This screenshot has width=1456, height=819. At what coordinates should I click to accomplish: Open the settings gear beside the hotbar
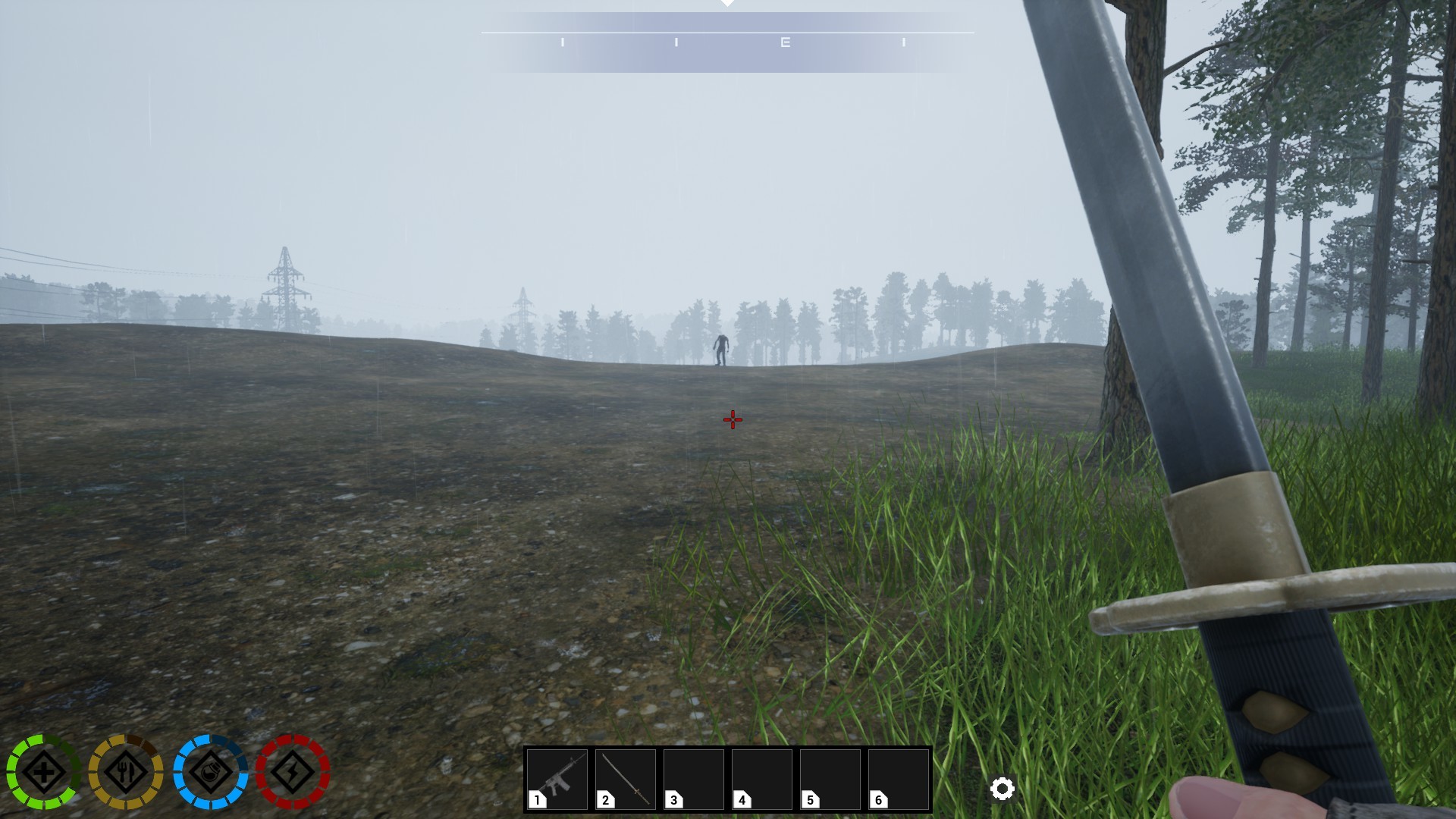pos(1003,789)
